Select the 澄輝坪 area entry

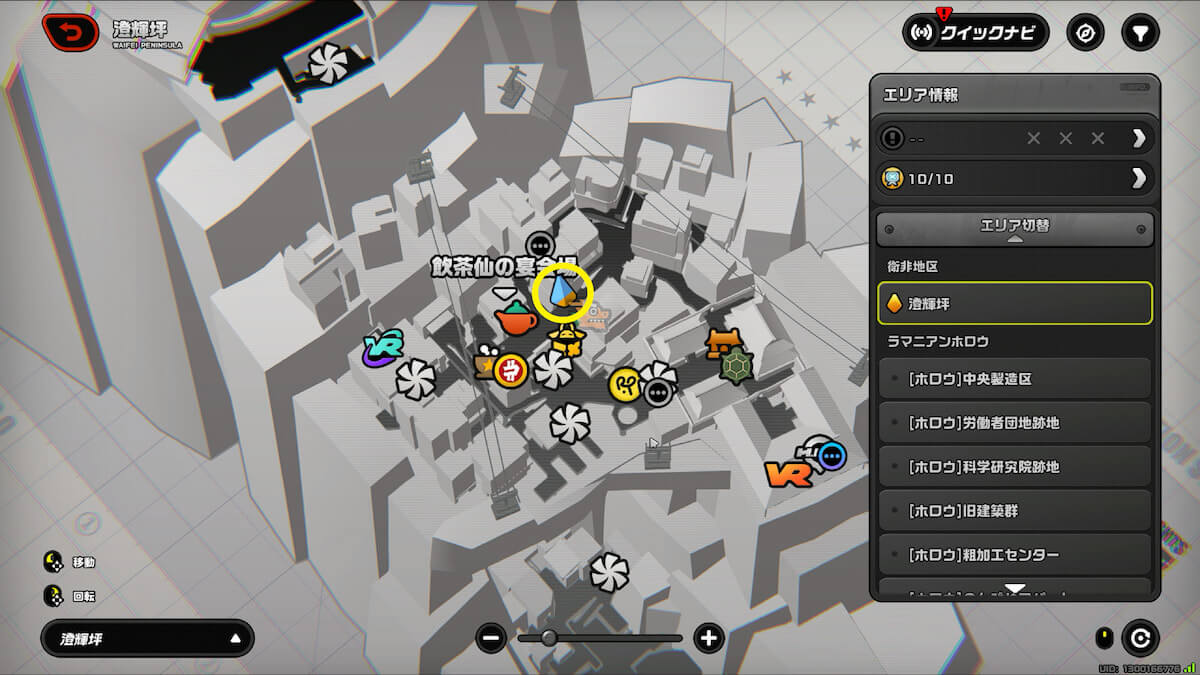click(x=1015, y=303)
